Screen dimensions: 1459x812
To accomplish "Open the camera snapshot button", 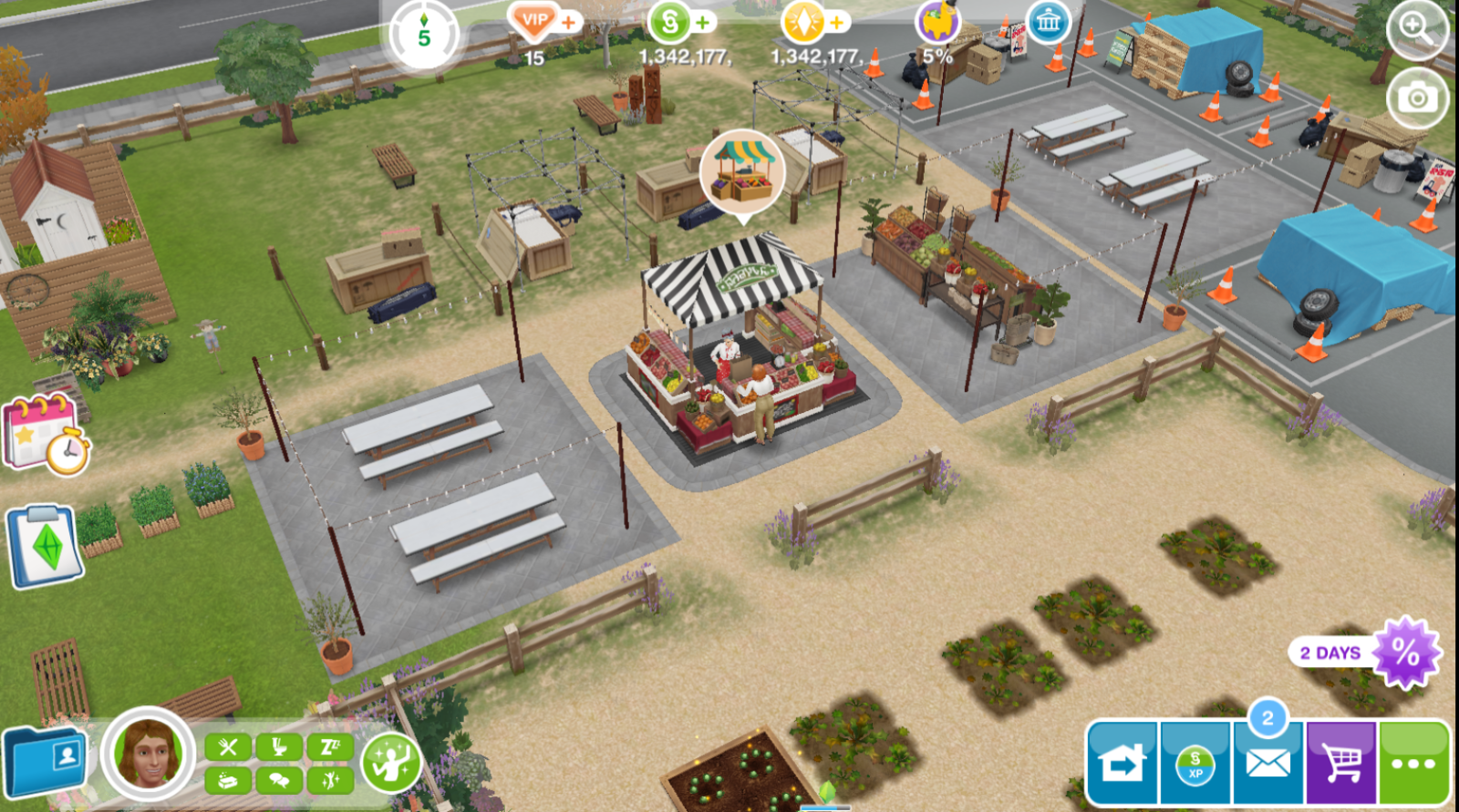I will point(1416,98).
